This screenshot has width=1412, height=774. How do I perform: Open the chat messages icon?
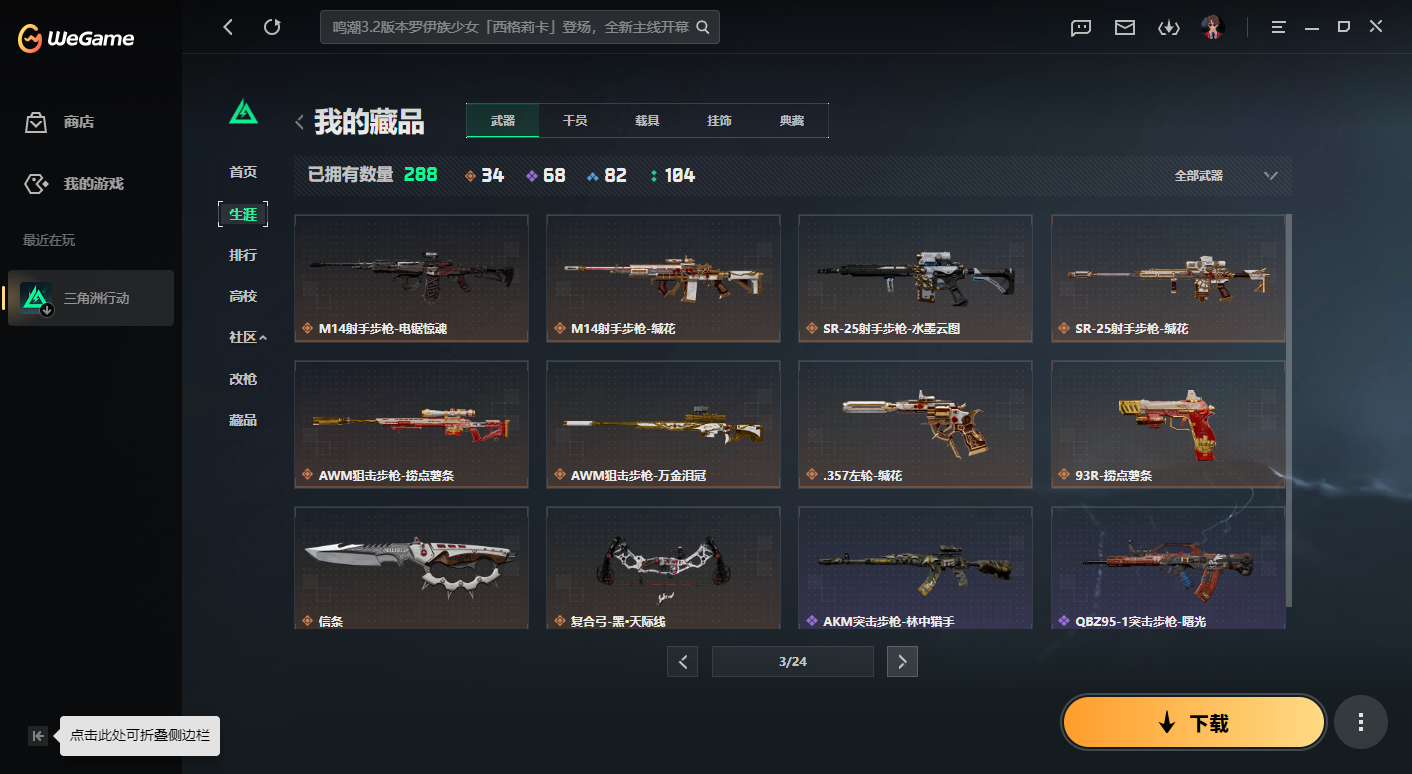pos(1080,28)
